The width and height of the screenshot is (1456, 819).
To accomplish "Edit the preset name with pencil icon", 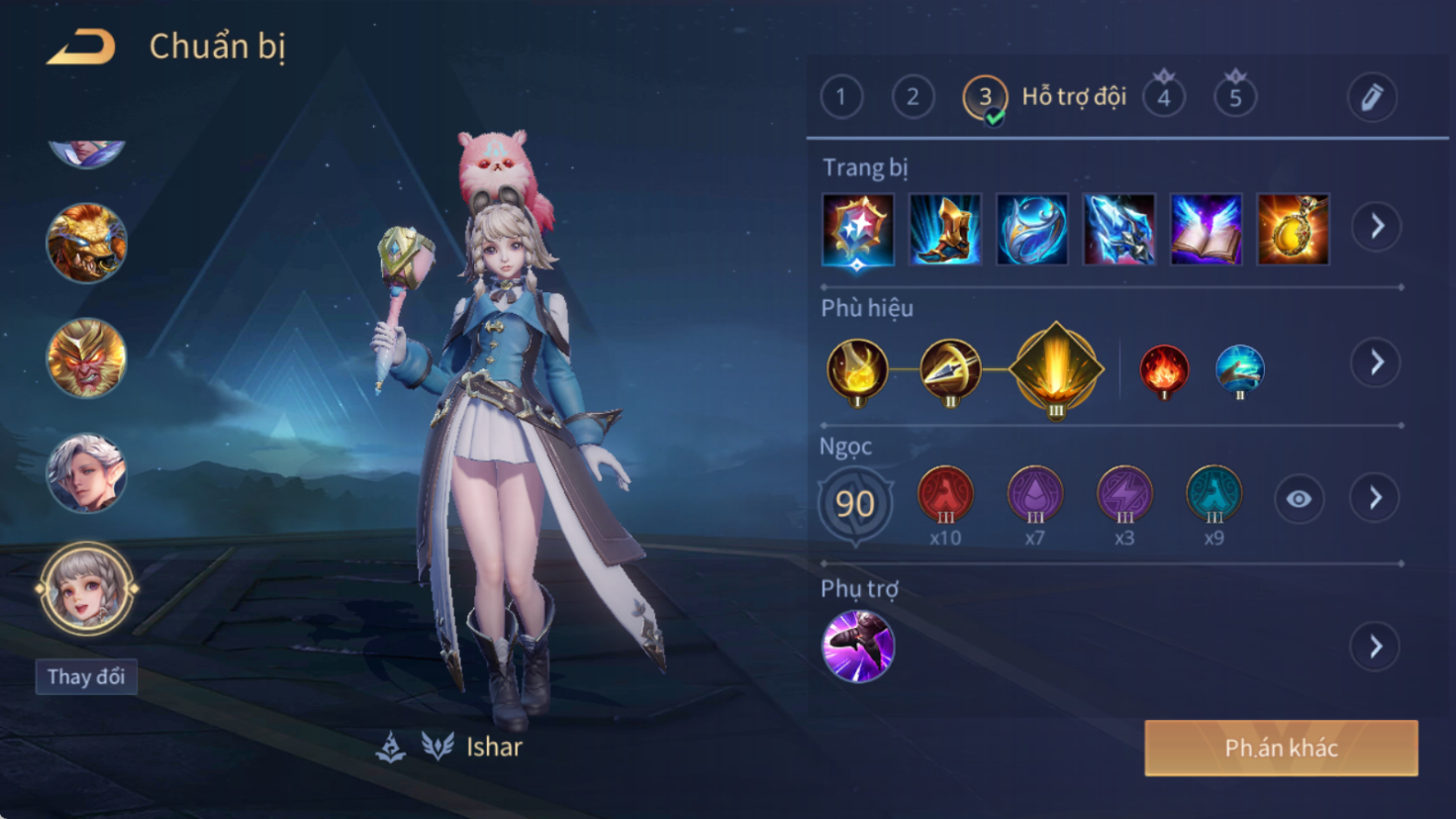I will [x=1371, y=97].
